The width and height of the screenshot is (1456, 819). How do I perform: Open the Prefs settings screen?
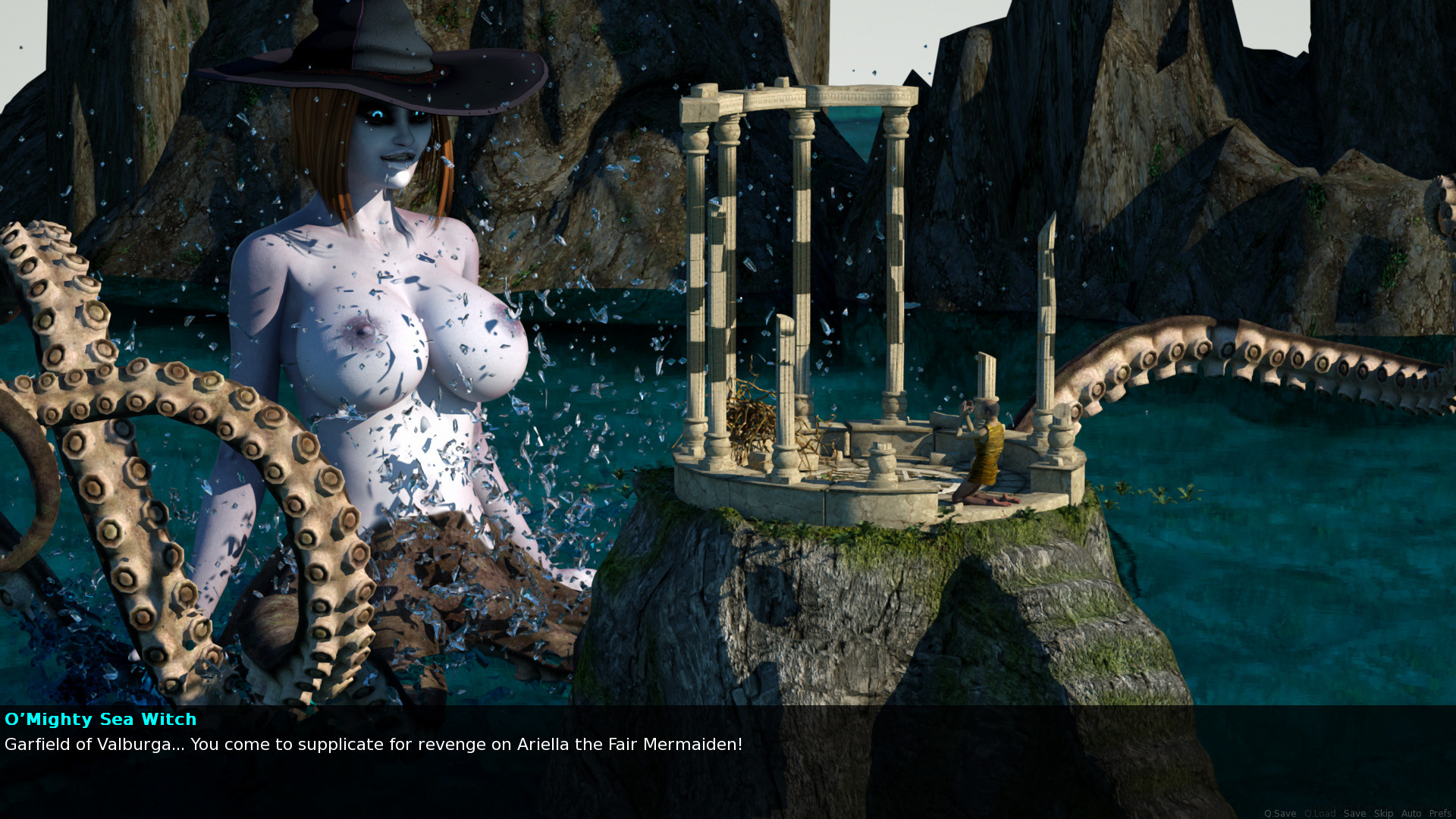click(1440, 813)
